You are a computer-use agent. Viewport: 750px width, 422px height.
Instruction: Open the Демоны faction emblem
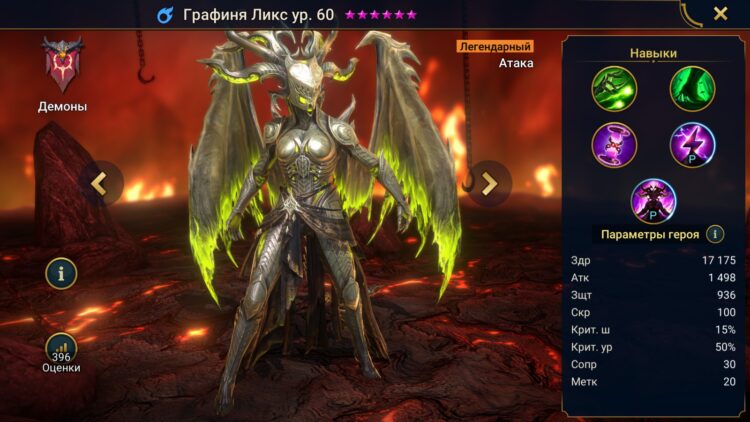pyautogui.click(x=62, y=65)
